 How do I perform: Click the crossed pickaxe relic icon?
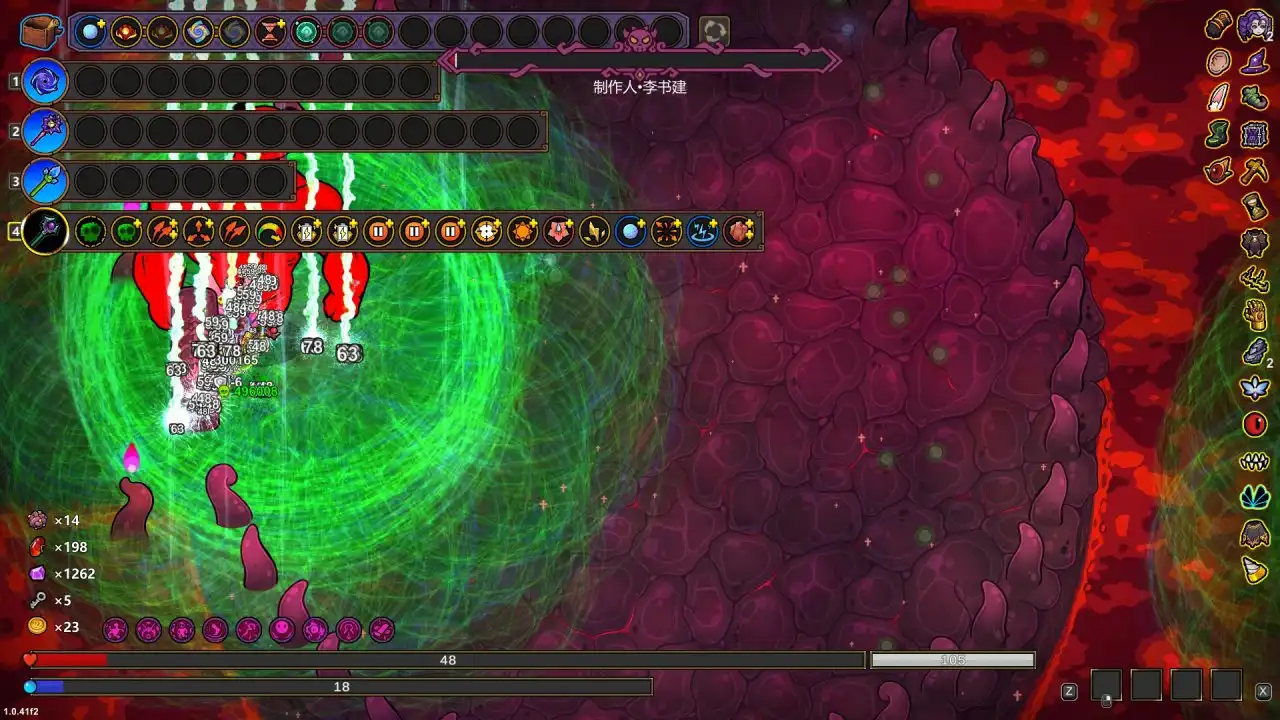click(1254, 171)
